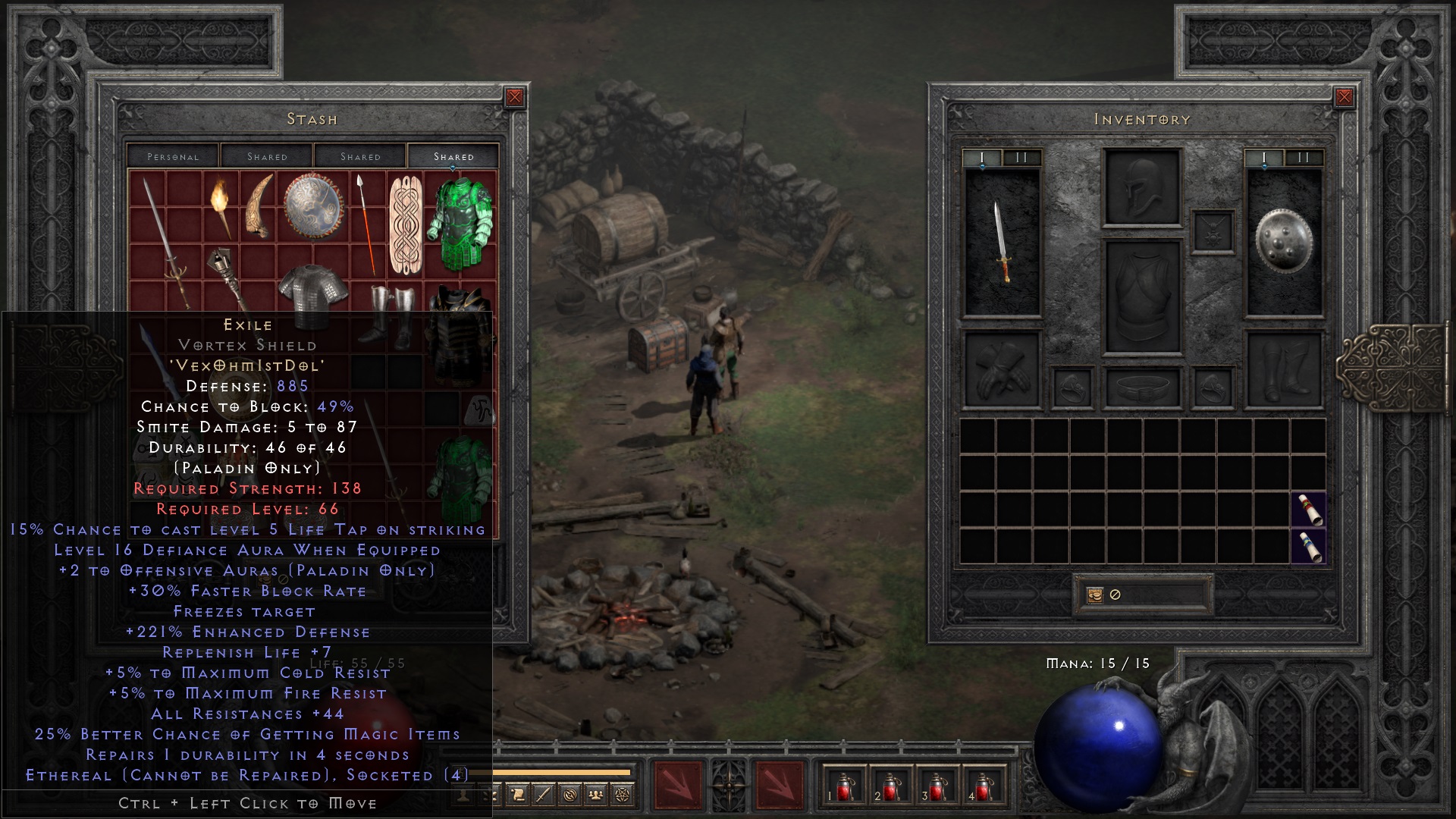The width and height of the screenshot is (1456, 819).
Task: Close the Inventory panel
Action: pyautogui.click(x=1344, y=97)
